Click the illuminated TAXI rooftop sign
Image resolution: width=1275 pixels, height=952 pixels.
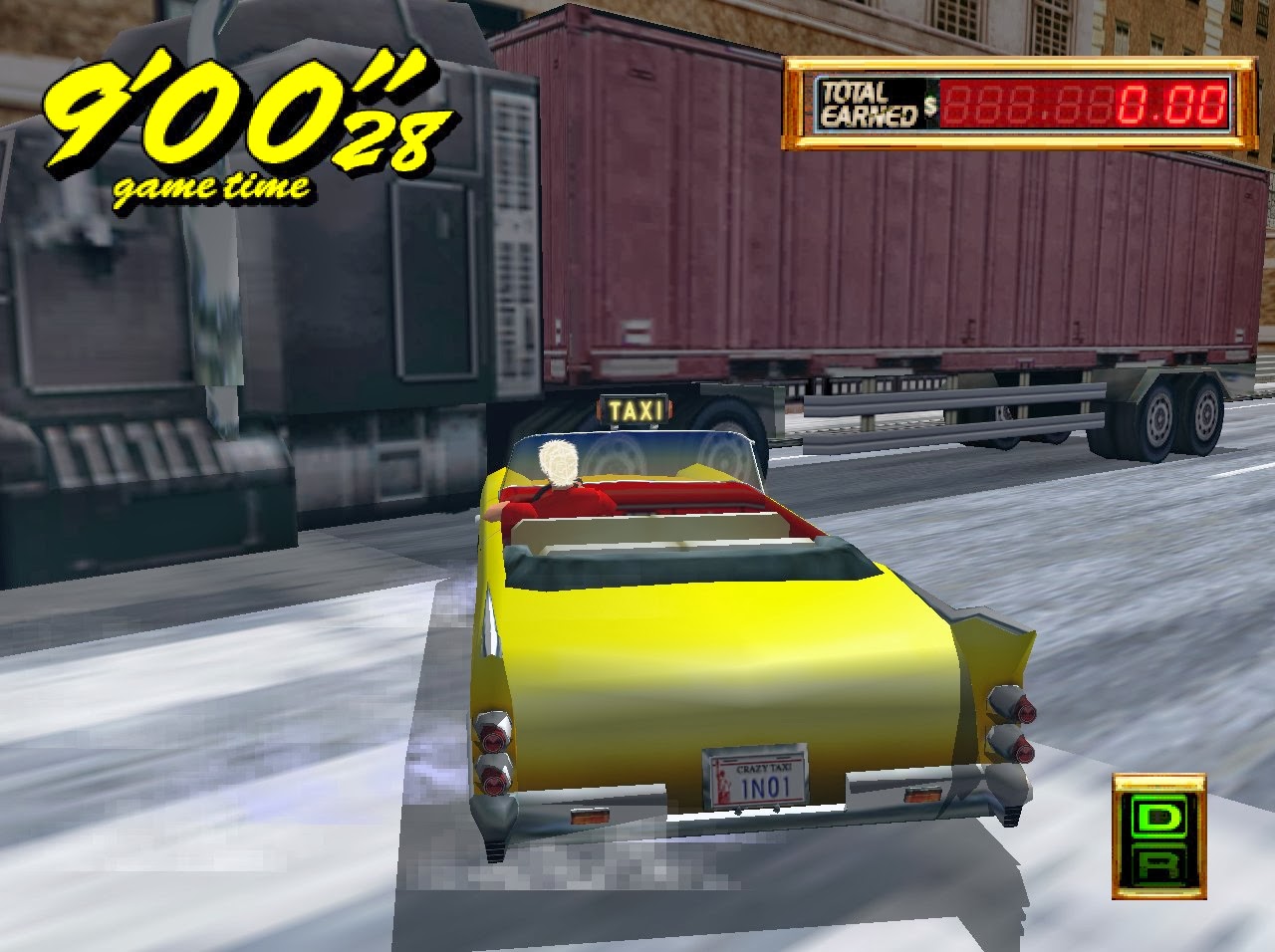635,407
